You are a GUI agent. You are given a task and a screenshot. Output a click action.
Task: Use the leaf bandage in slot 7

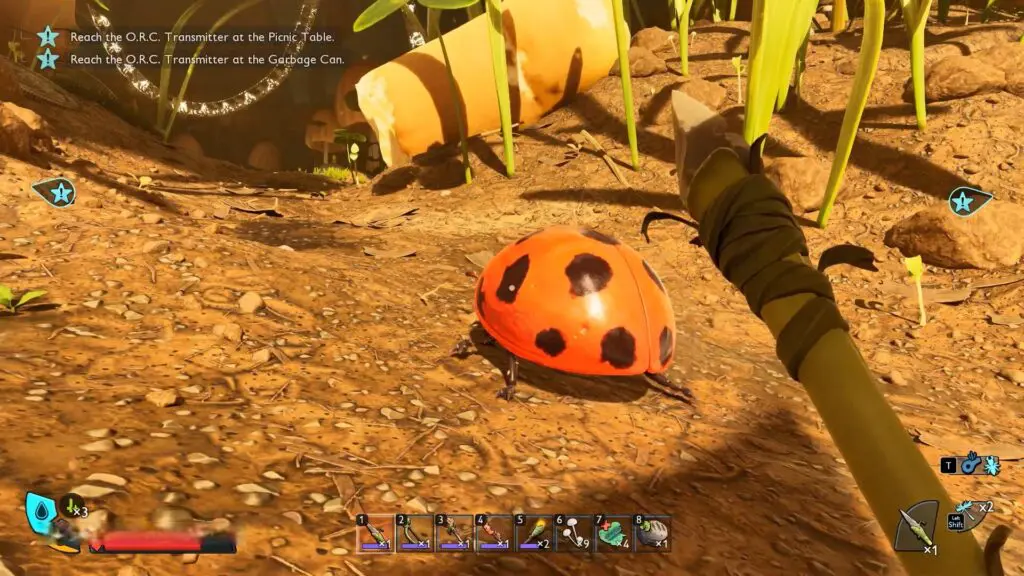coord(613,533)
